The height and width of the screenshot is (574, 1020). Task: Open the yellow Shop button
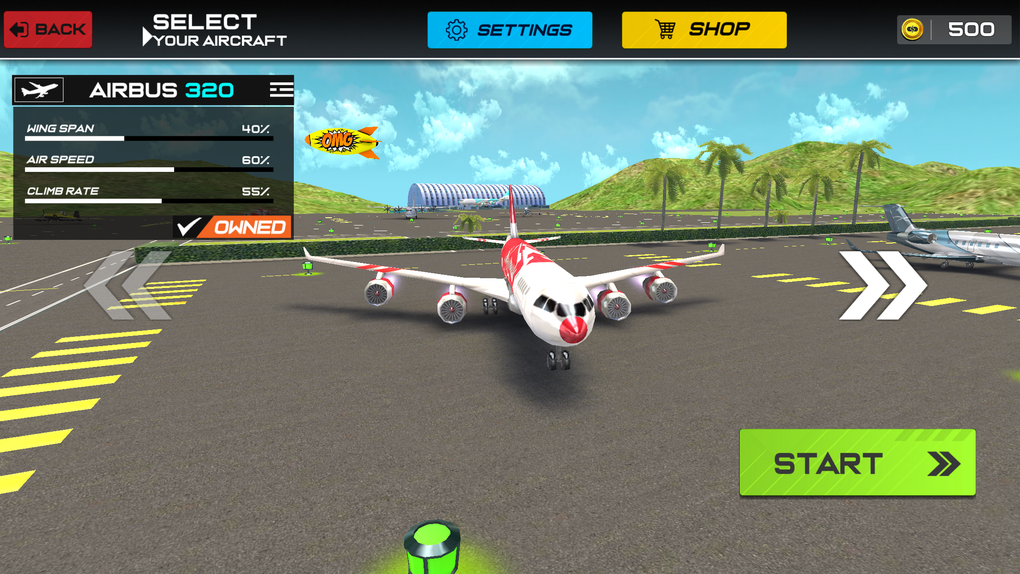click(704, 30)
